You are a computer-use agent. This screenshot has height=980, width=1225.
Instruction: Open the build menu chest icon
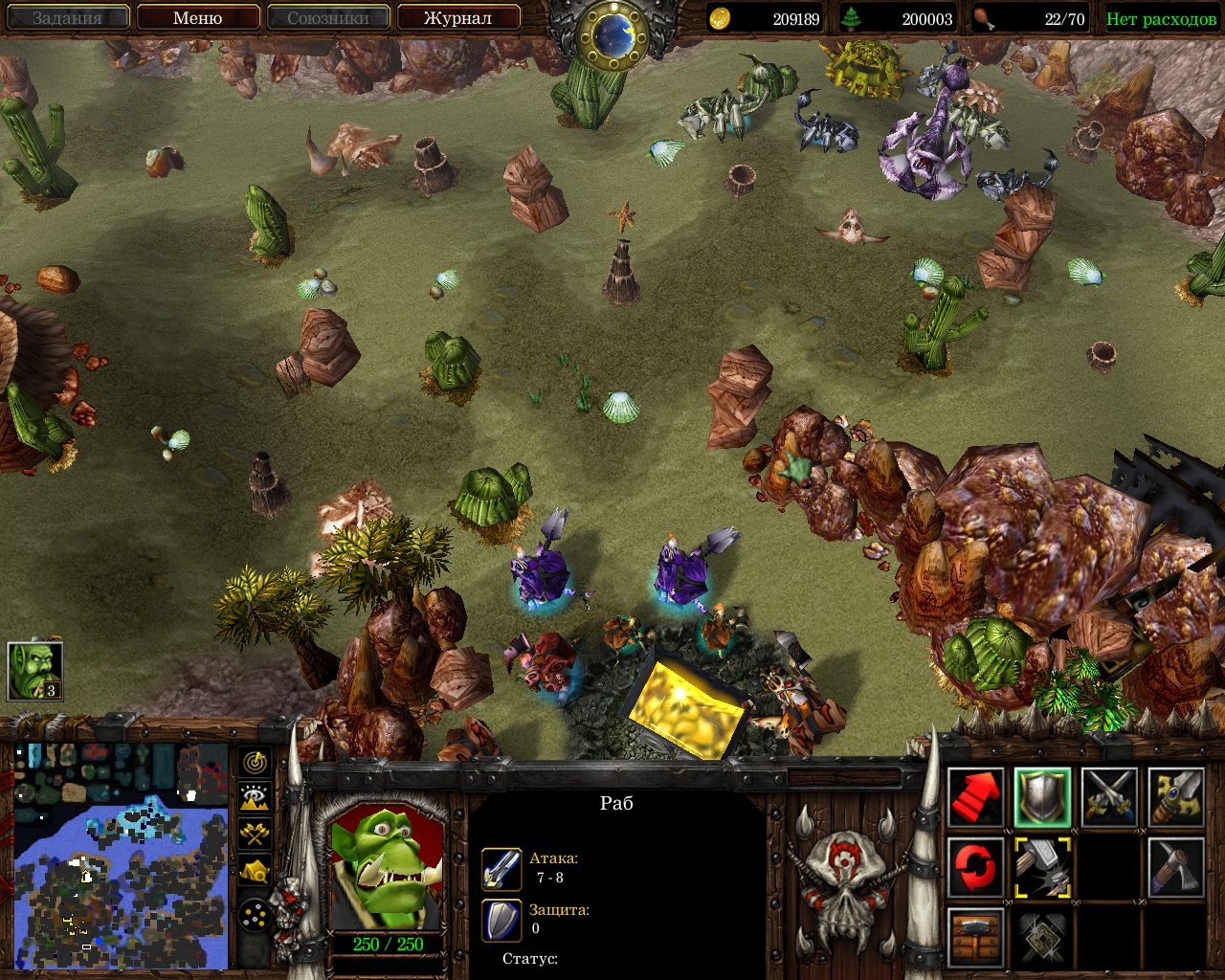(976, 937)
